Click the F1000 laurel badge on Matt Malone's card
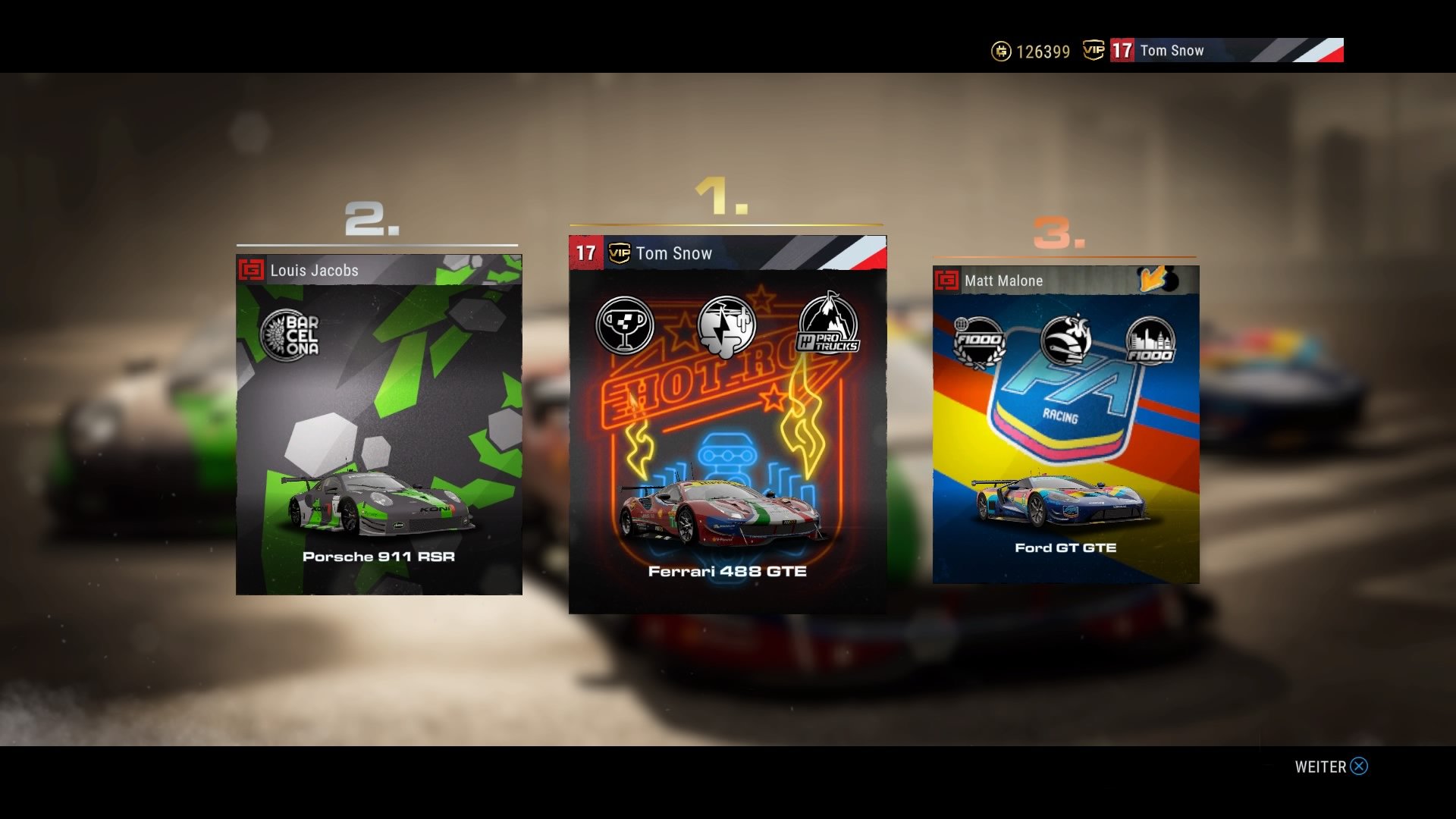Screen dimensions: 1456x819 point(979,341)
